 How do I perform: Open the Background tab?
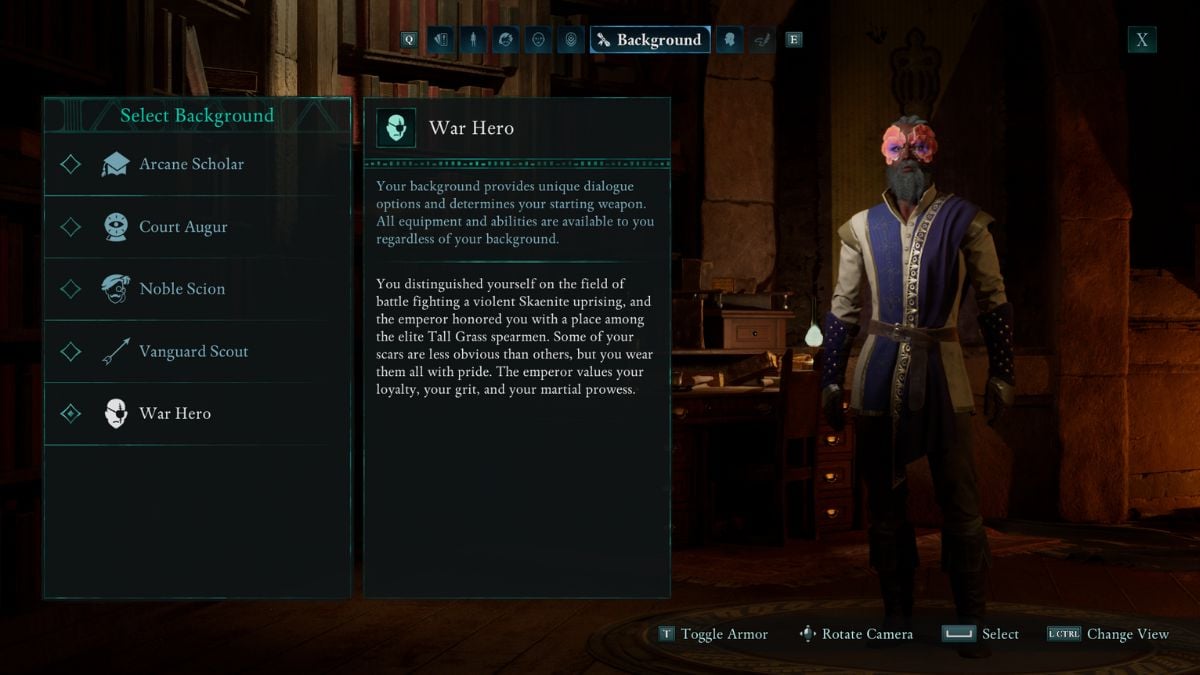(650, 40)
